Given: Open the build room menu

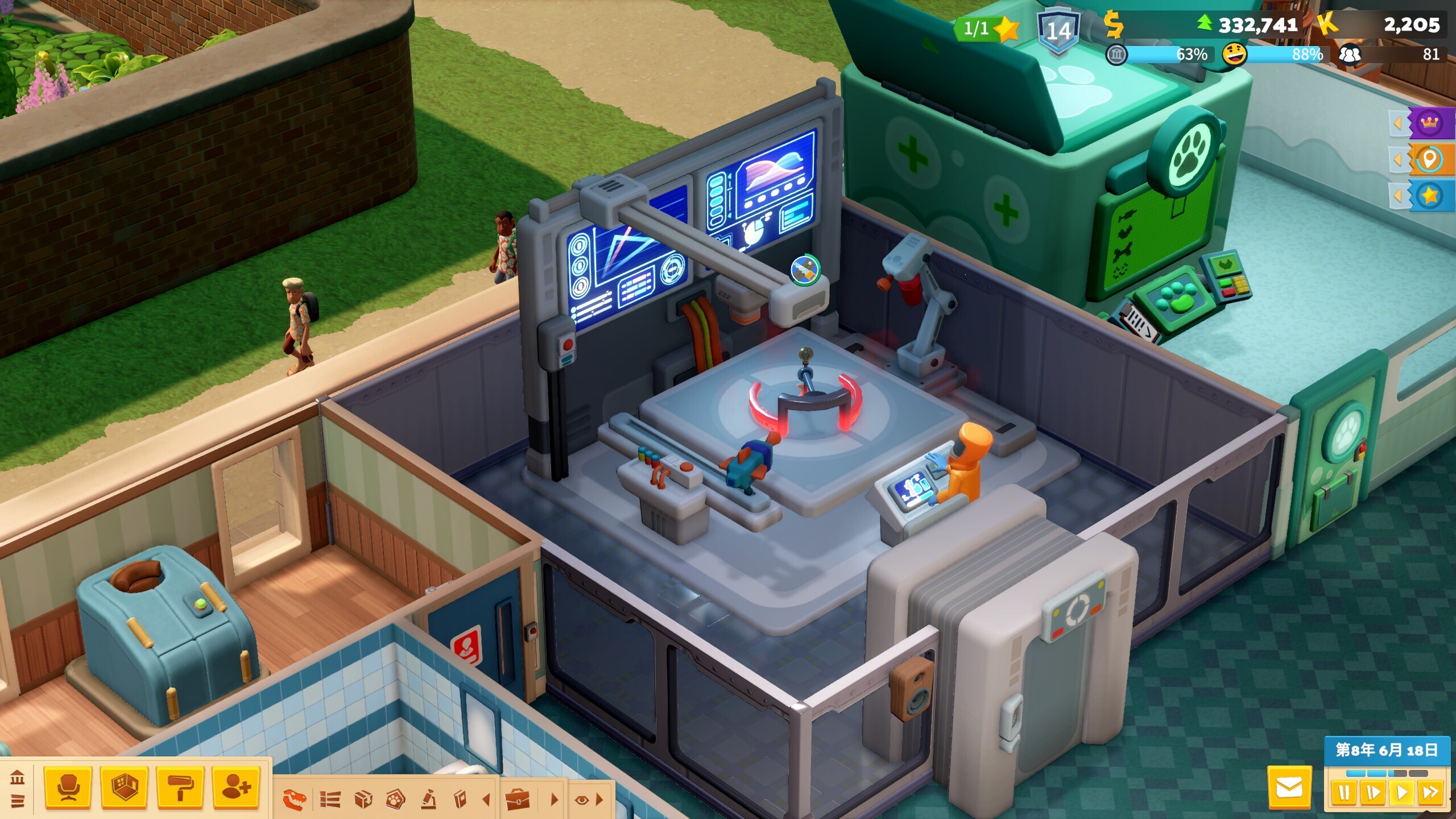Looking at the screenshot, I should (124, 788).
